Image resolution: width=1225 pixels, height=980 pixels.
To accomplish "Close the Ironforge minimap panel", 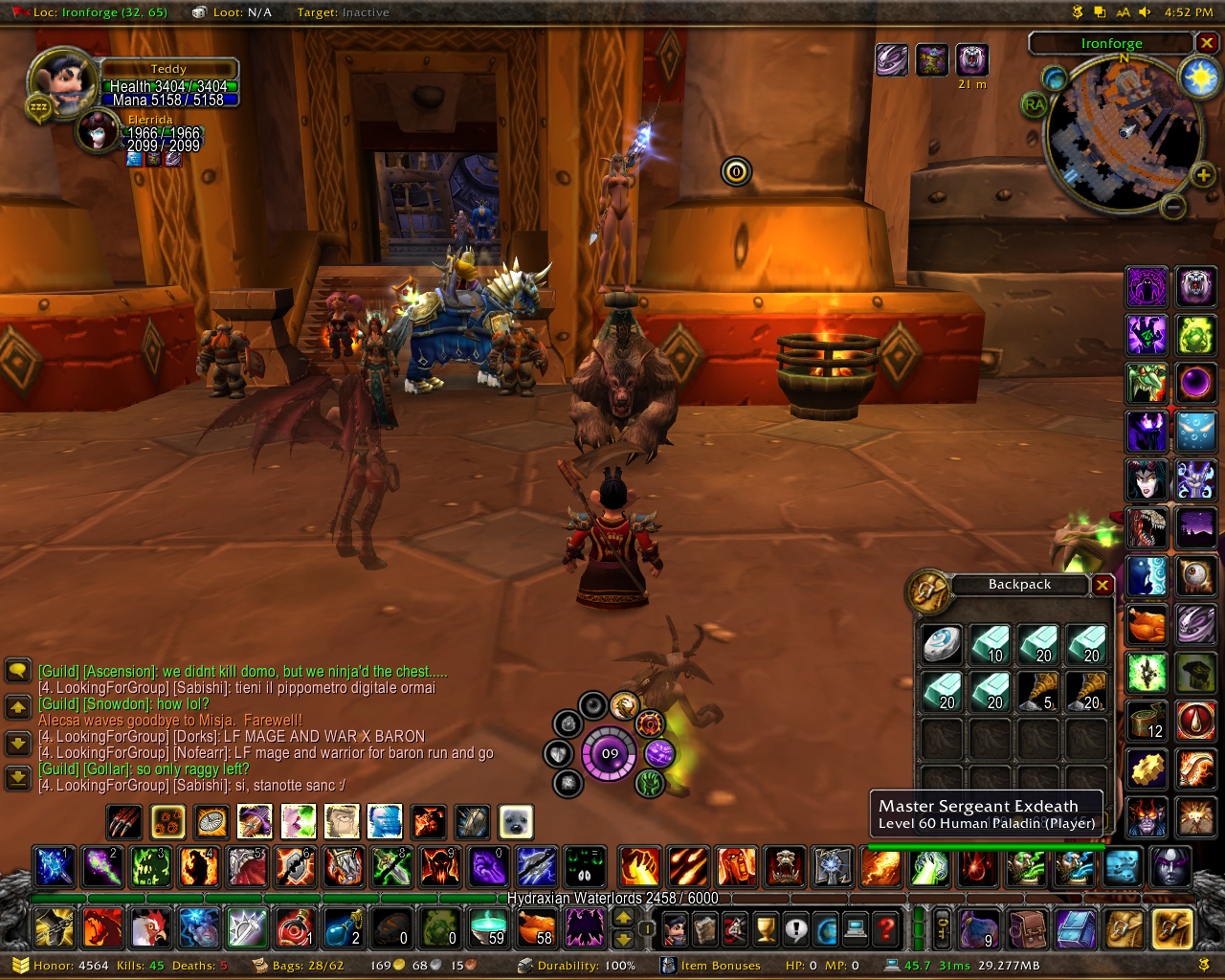I will click(x=1207, y=43).
